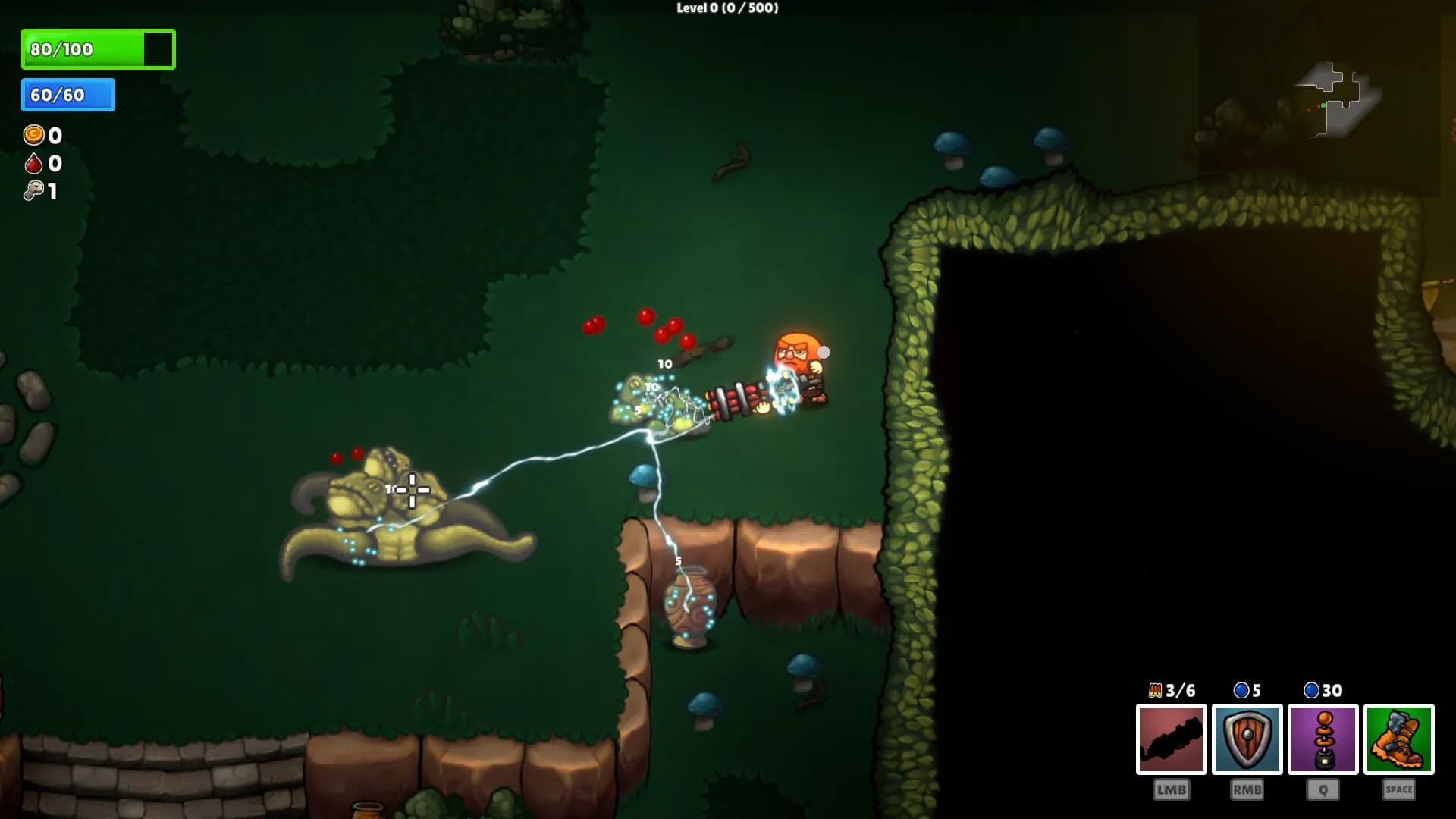Click the Level 0 progress text at top
The image size is (1456, 819).
pos(726,9)
